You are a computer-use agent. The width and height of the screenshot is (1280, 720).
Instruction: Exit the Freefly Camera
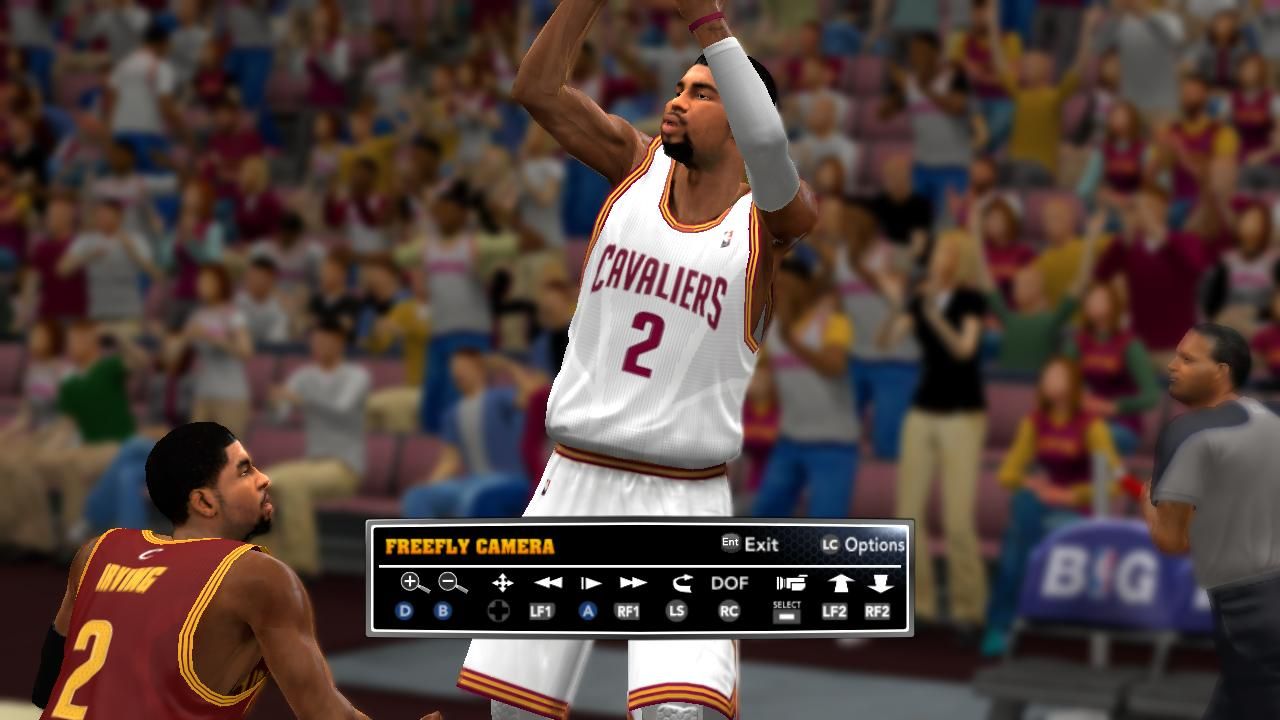[x=750, y=545]
